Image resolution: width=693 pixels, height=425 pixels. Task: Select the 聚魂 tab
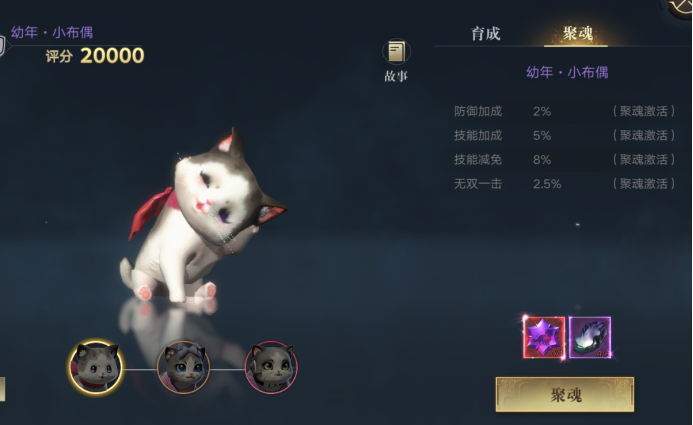(x=578, y=34)
